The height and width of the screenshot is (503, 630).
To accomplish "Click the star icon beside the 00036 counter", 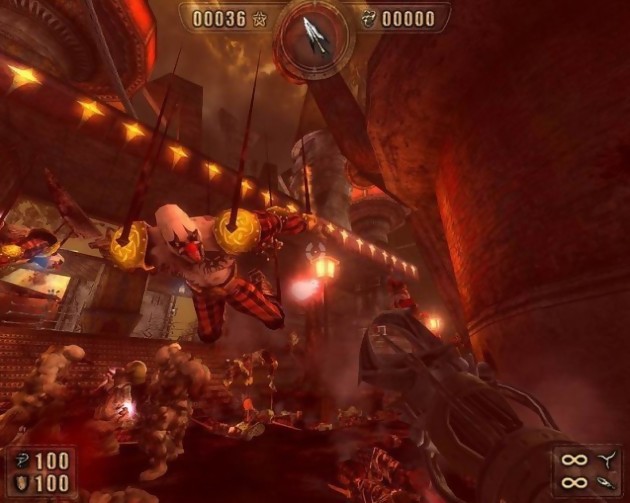I will (261, 18).
